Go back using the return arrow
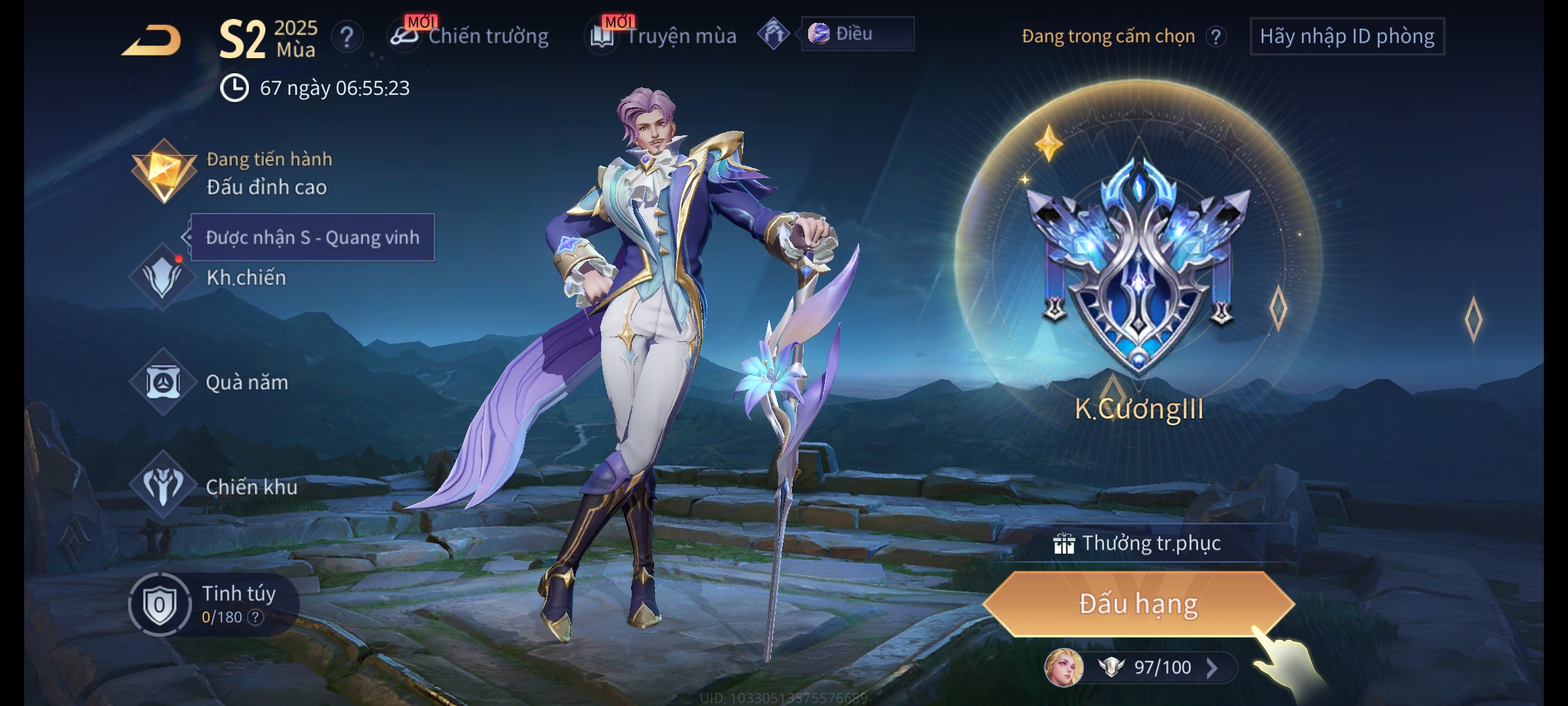This screenshot has width=1568, height=706. [x=152, y=41]
